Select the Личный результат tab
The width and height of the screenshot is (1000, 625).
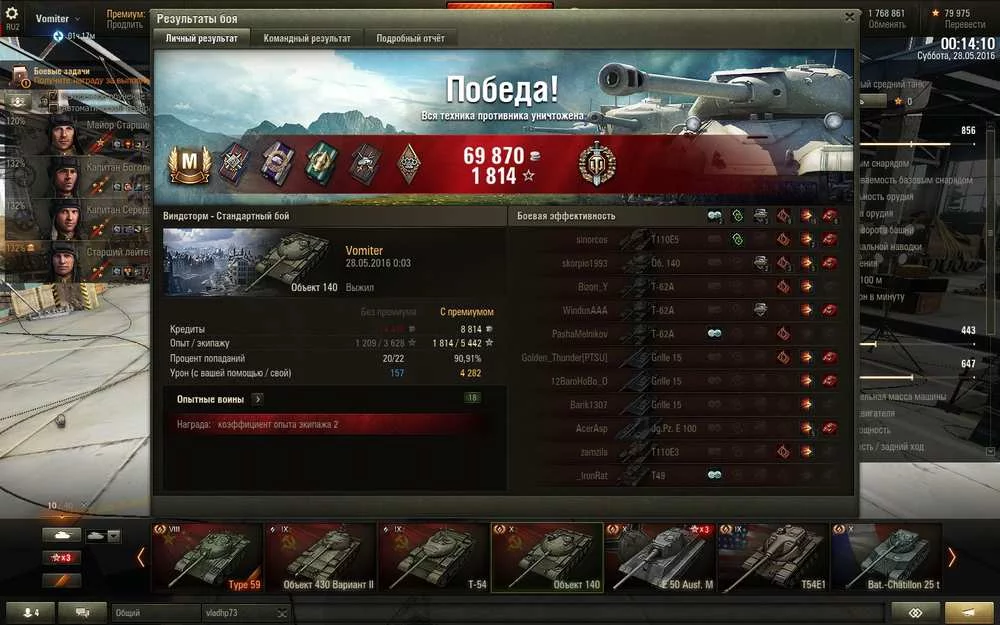pos(201,38)
